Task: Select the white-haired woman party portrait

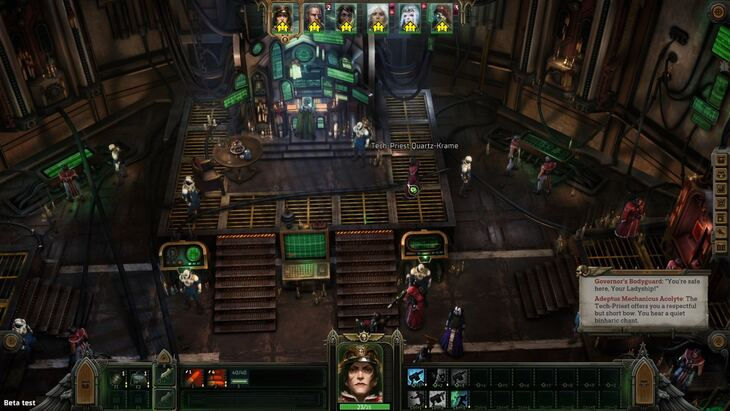Action: (377, 17)
